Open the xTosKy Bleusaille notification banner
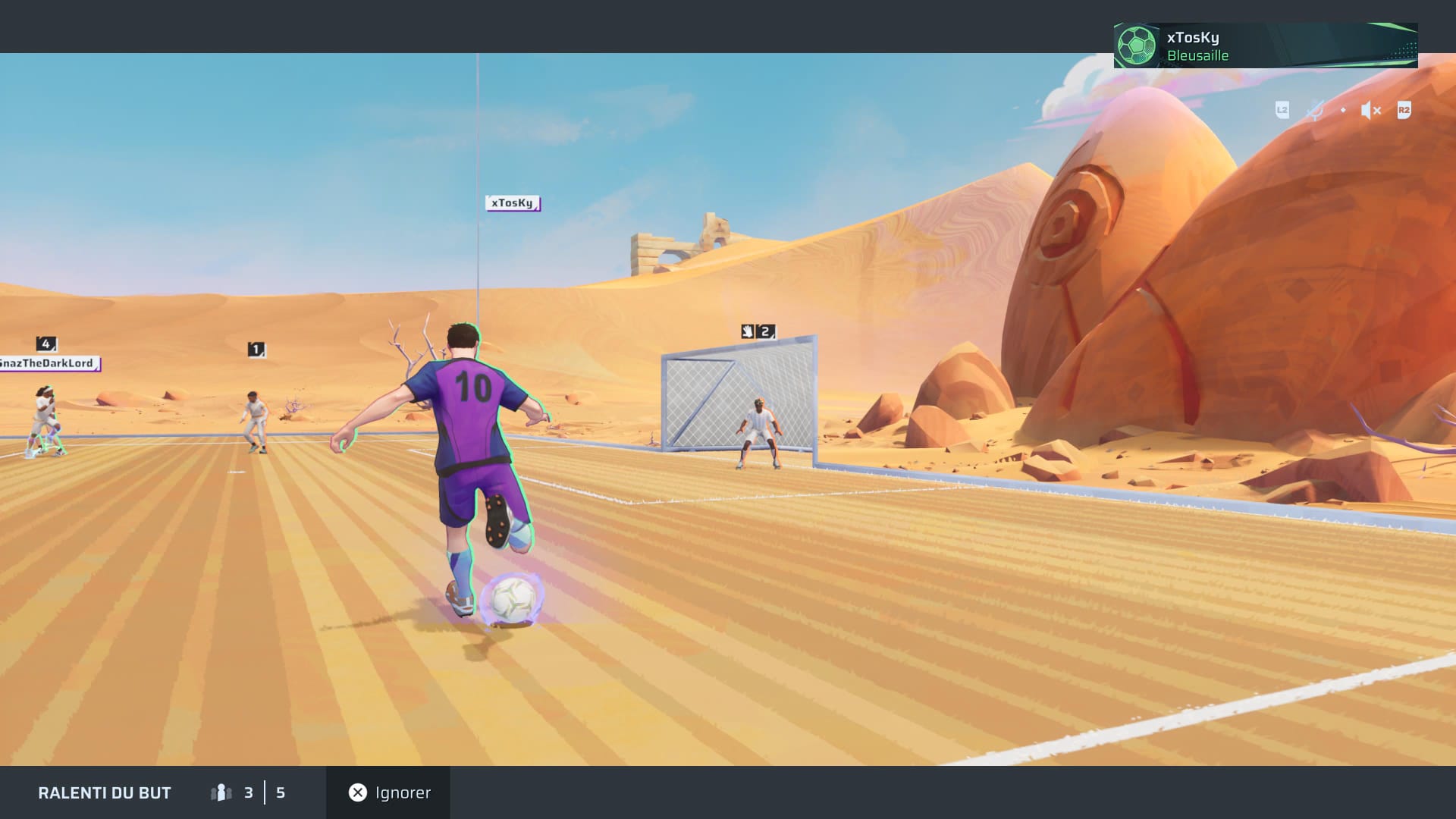This screenshot has height=819, width=1456. point(1265,45)
